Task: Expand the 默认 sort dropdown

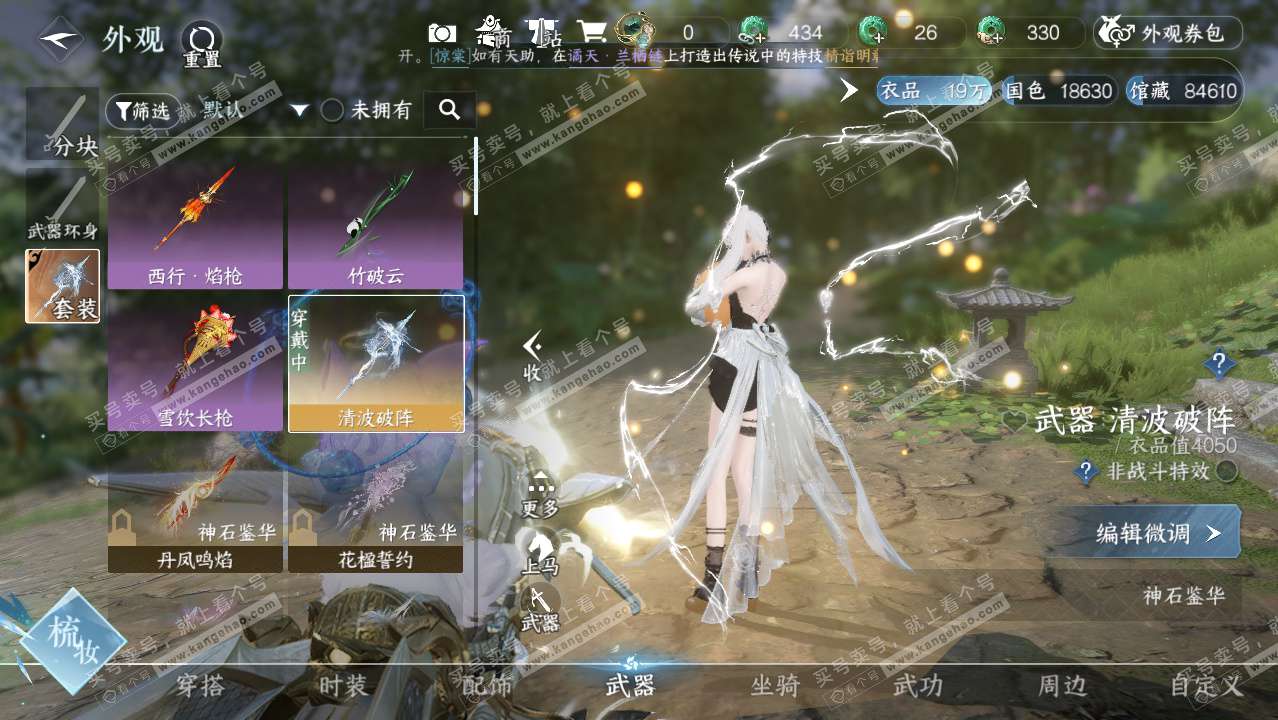Action: click(x=298, y=111)
